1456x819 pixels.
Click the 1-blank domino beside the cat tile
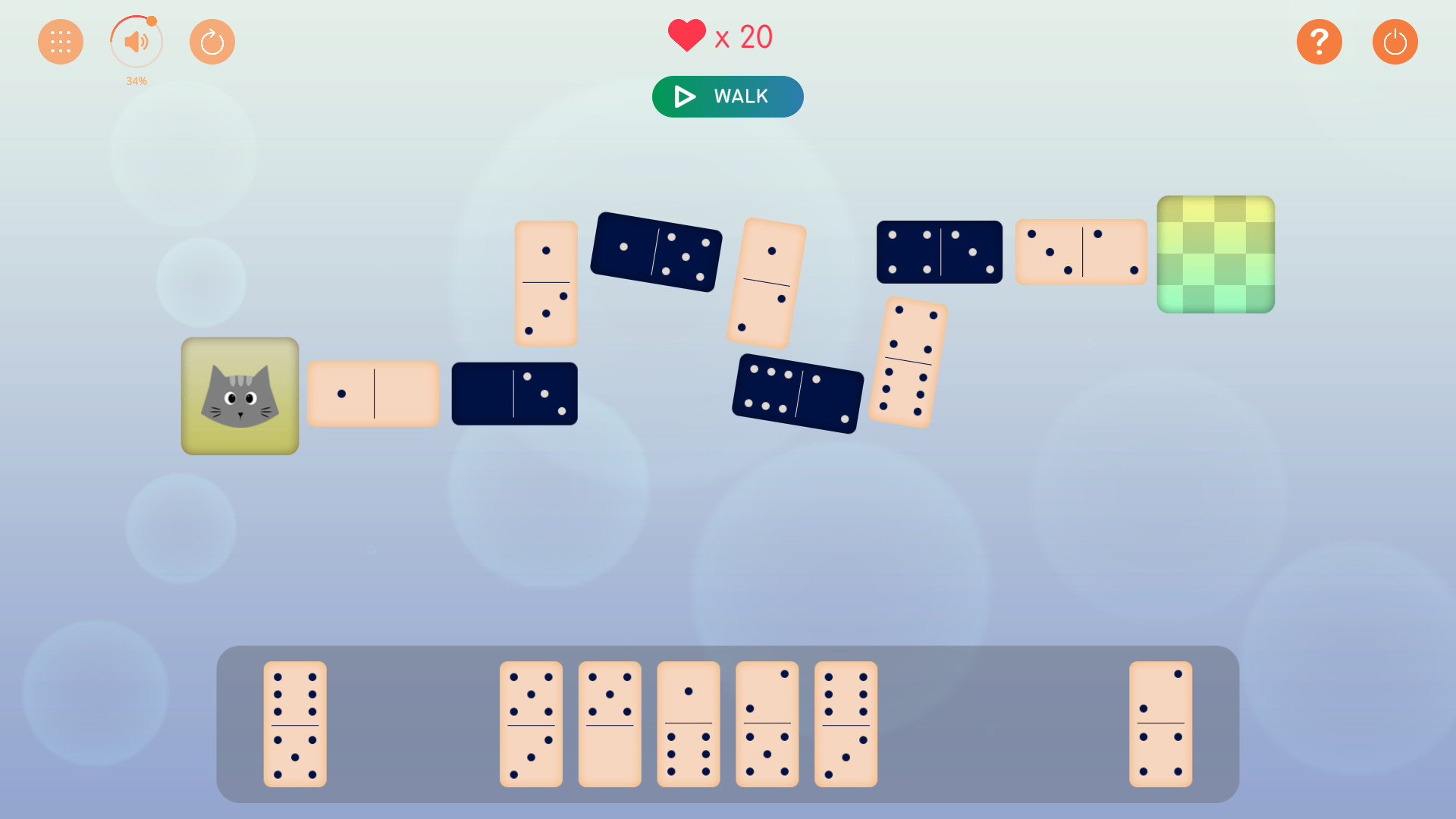373,394
